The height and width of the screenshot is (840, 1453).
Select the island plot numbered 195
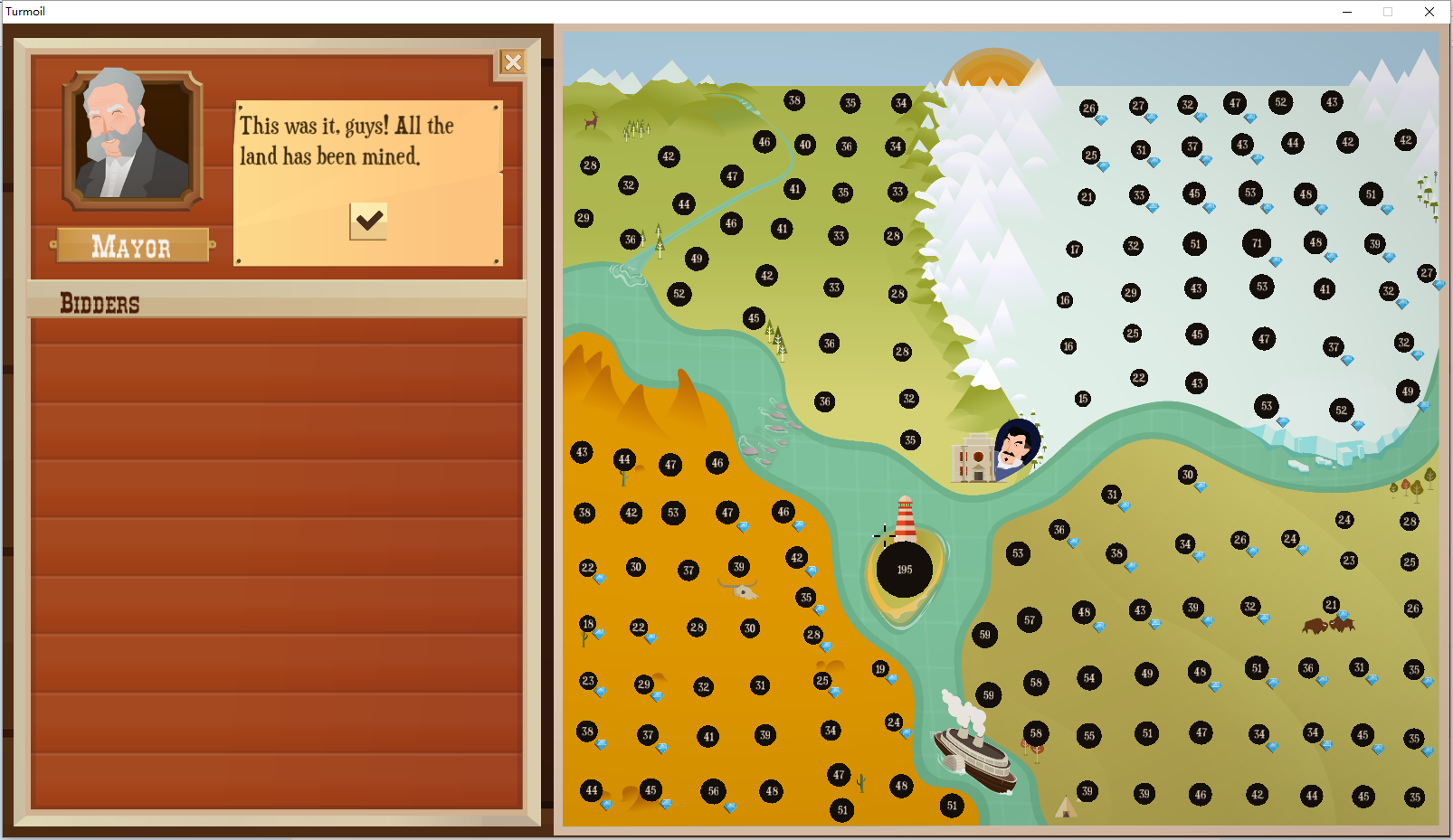click(x=904, y=570)
